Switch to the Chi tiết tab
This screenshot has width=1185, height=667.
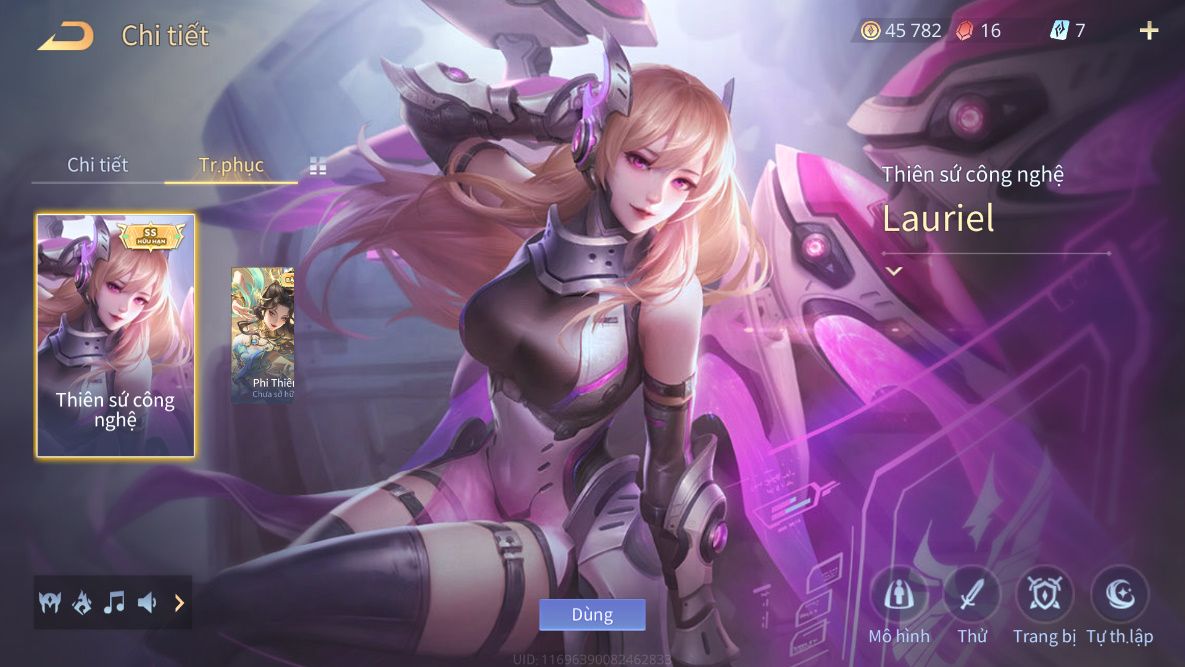(x=97, y=165)
